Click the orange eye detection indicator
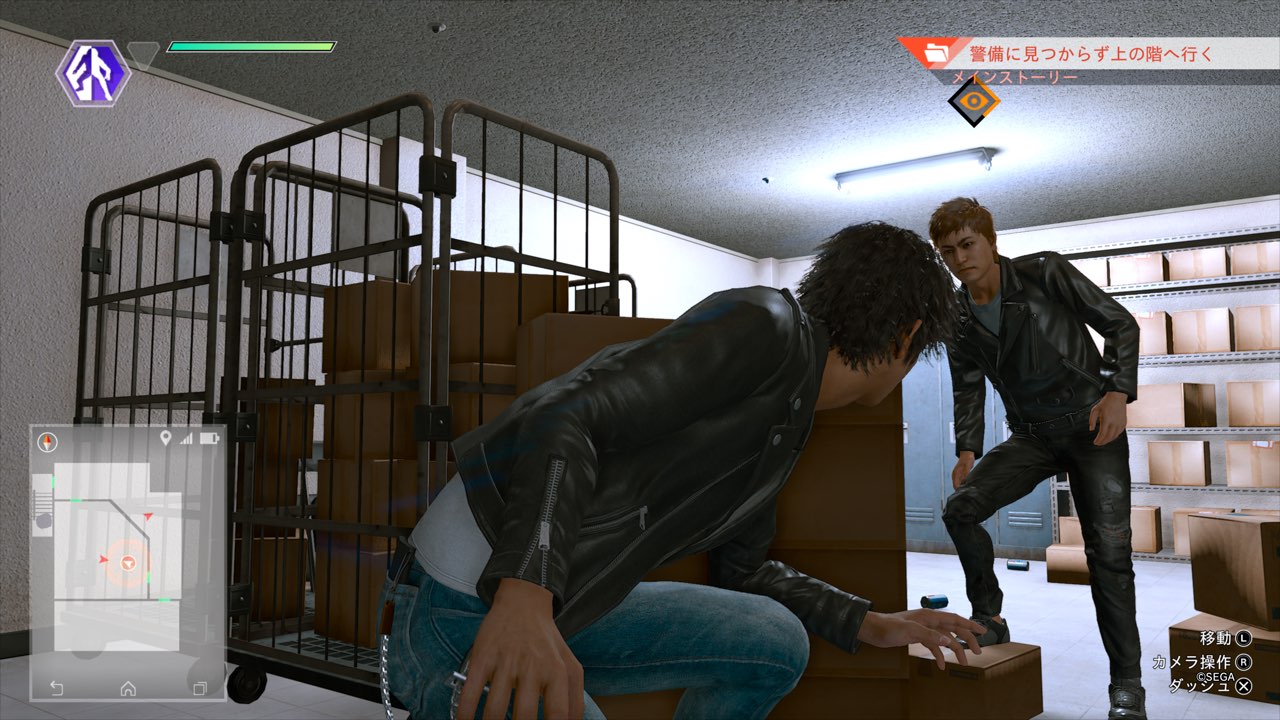 pos(973,100)
